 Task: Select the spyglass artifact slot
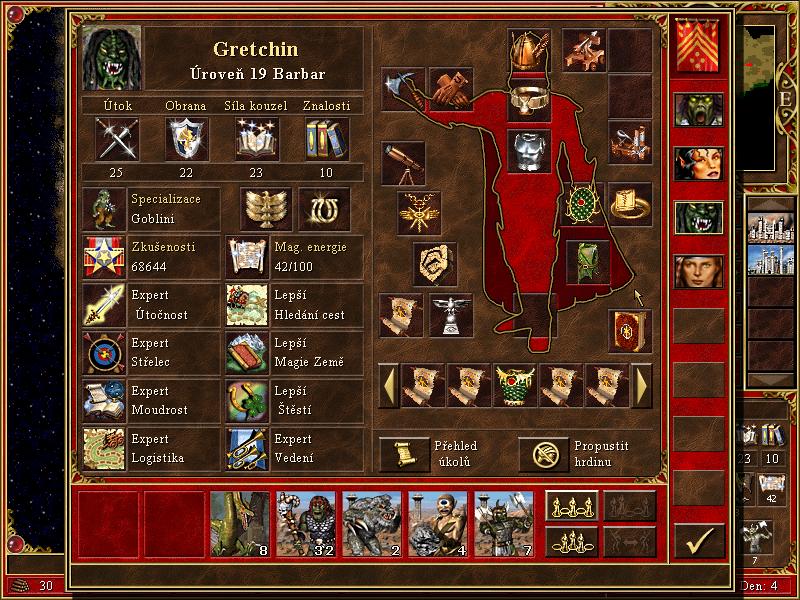[x=403, y=161]
